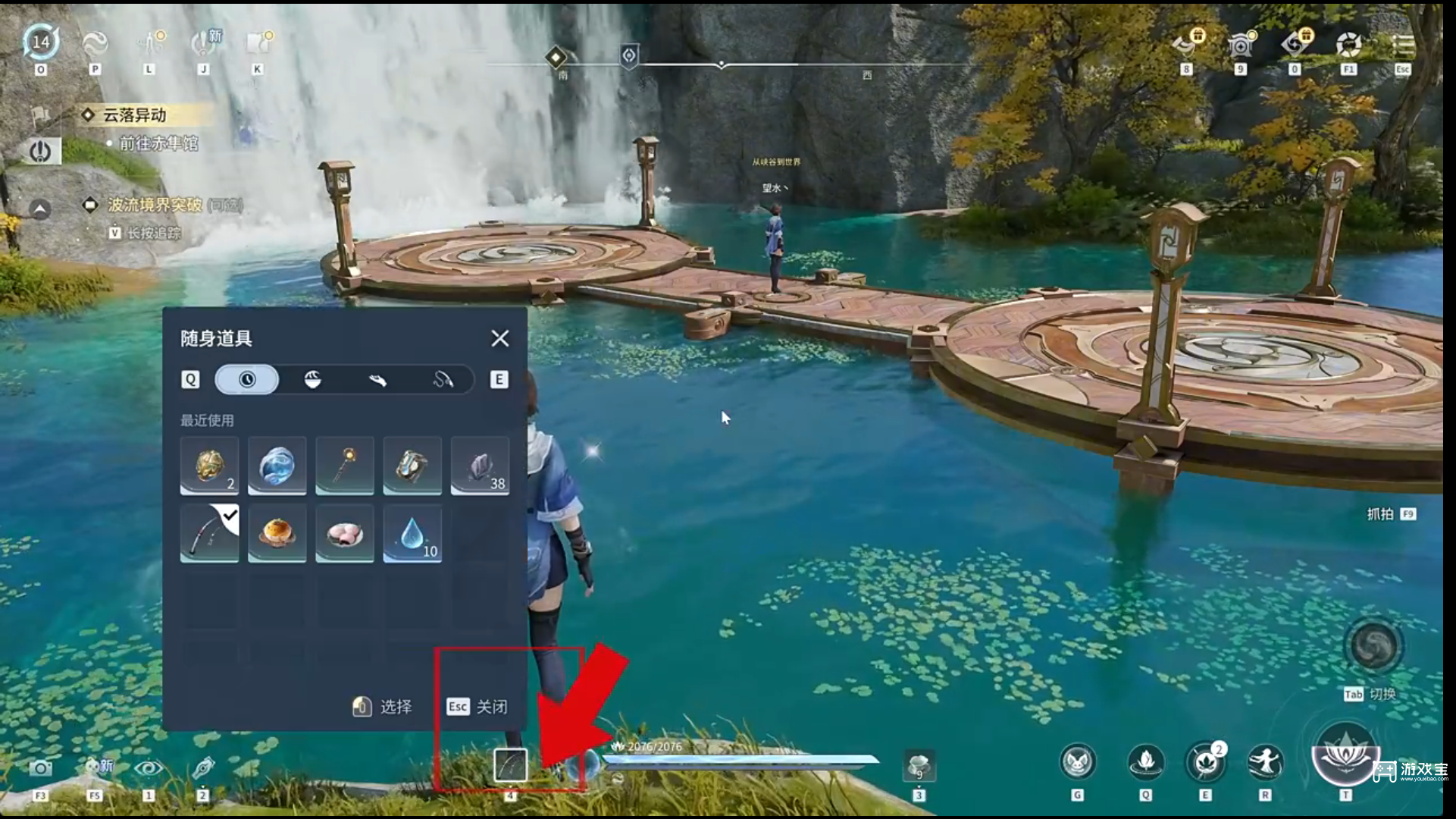Switch to the recently used clock tab
The height and width of the screenshot is (819, 1456).
tap(247, 379)
